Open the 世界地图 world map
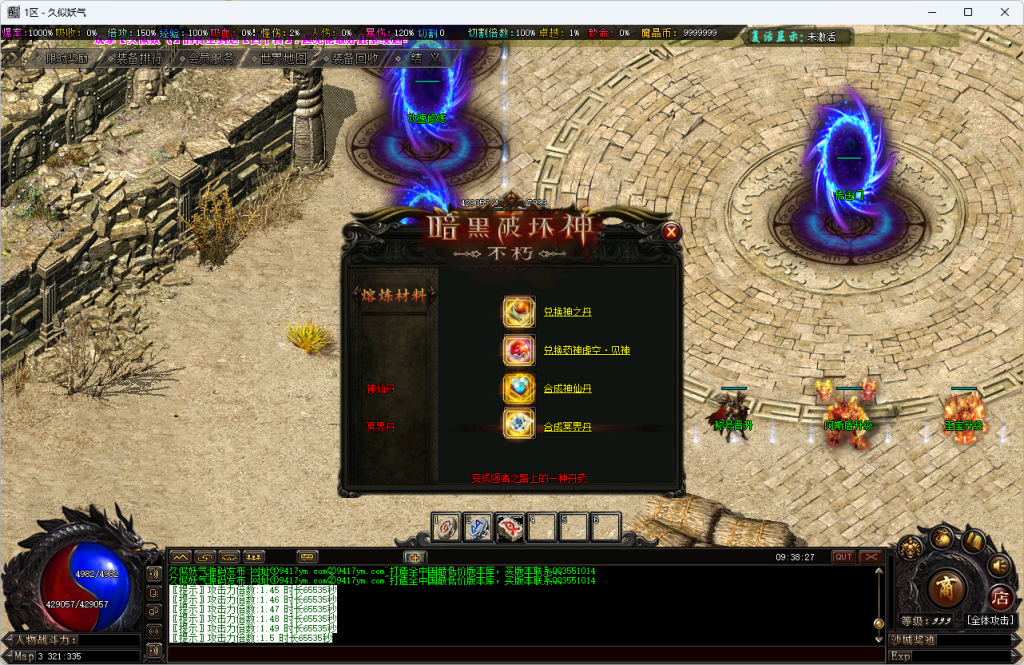 tap(279, 58)
